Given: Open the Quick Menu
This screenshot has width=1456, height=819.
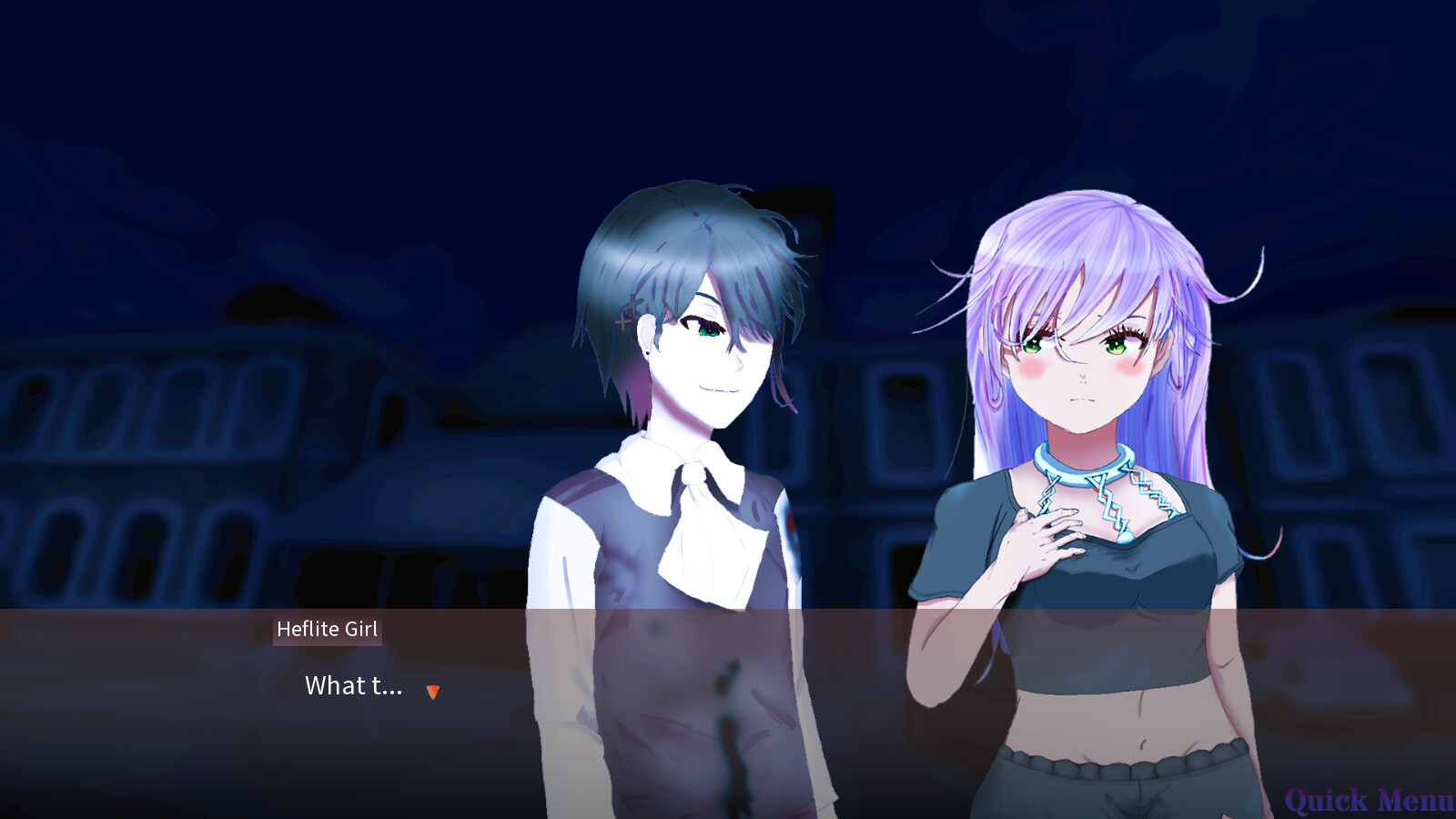Looking at the screenshot, I should [1370, 801].
